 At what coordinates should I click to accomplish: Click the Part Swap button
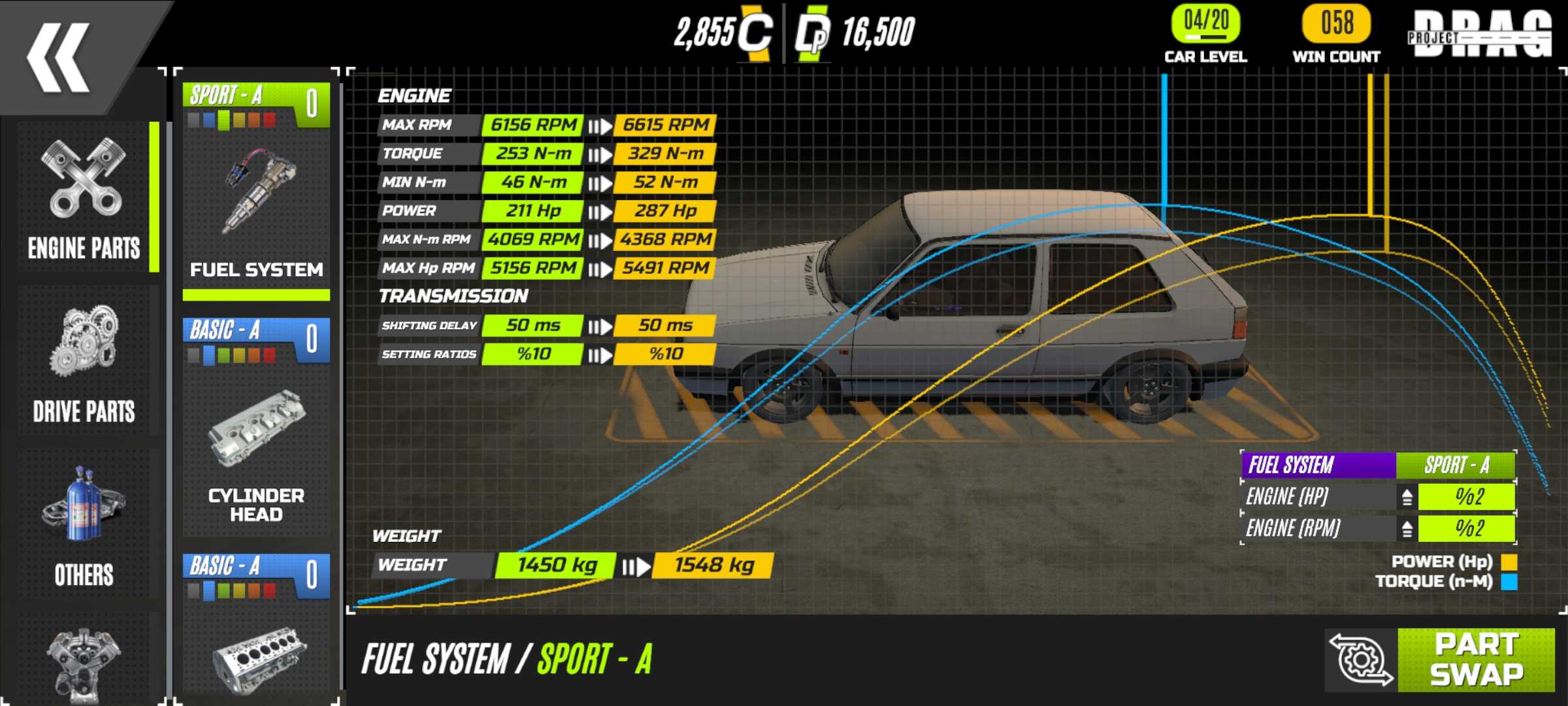tap(1475, 660)
